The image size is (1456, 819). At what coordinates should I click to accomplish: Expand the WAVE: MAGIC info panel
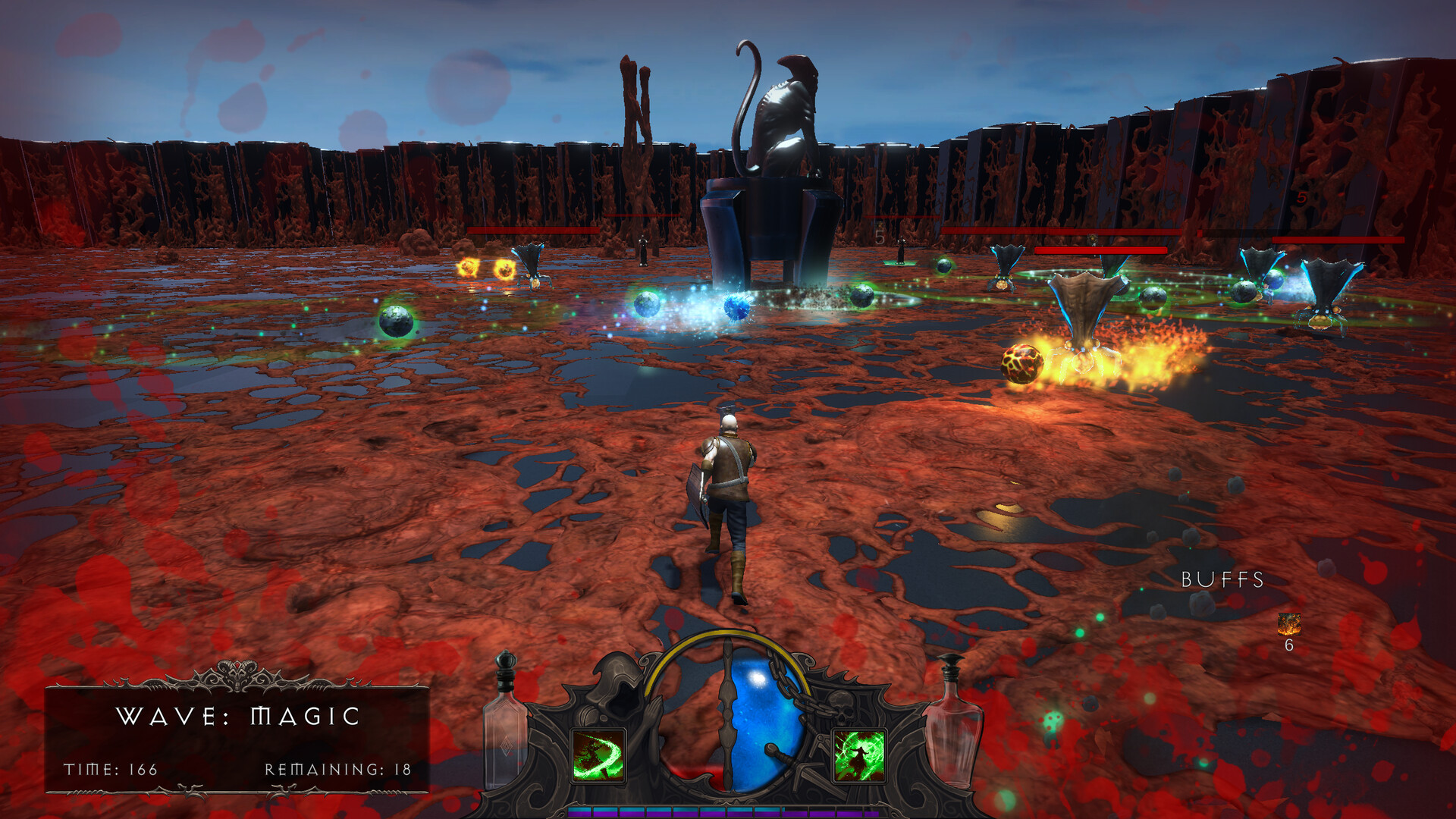(237, 737)
